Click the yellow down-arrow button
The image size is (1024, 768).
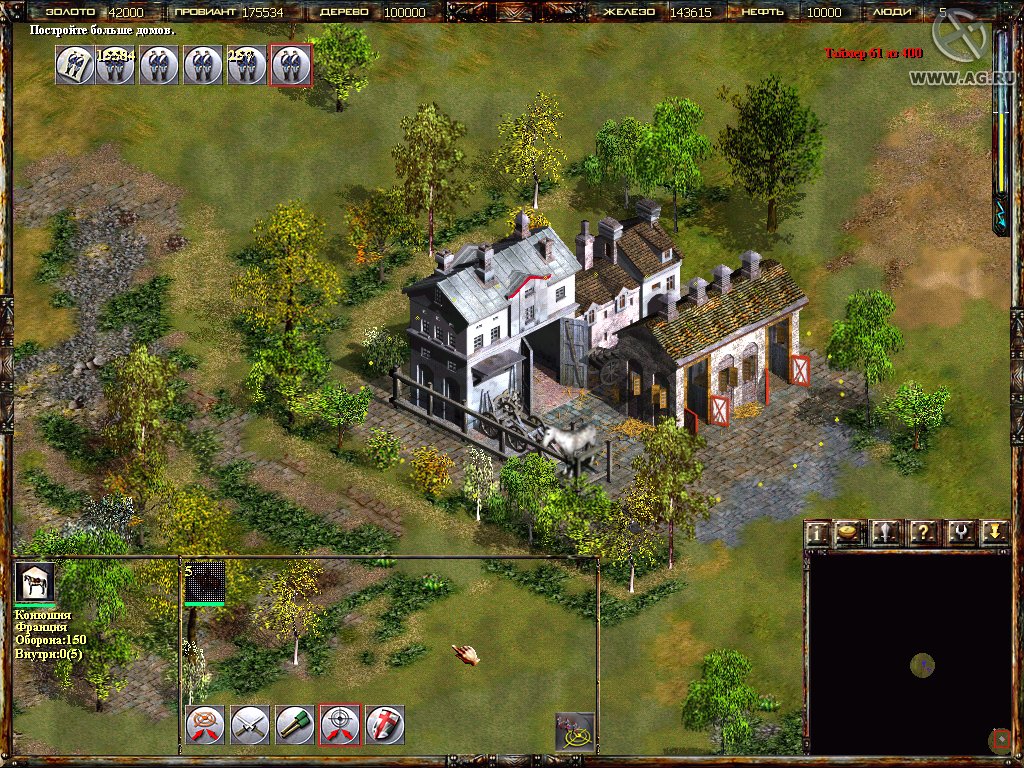pos(993,533)
